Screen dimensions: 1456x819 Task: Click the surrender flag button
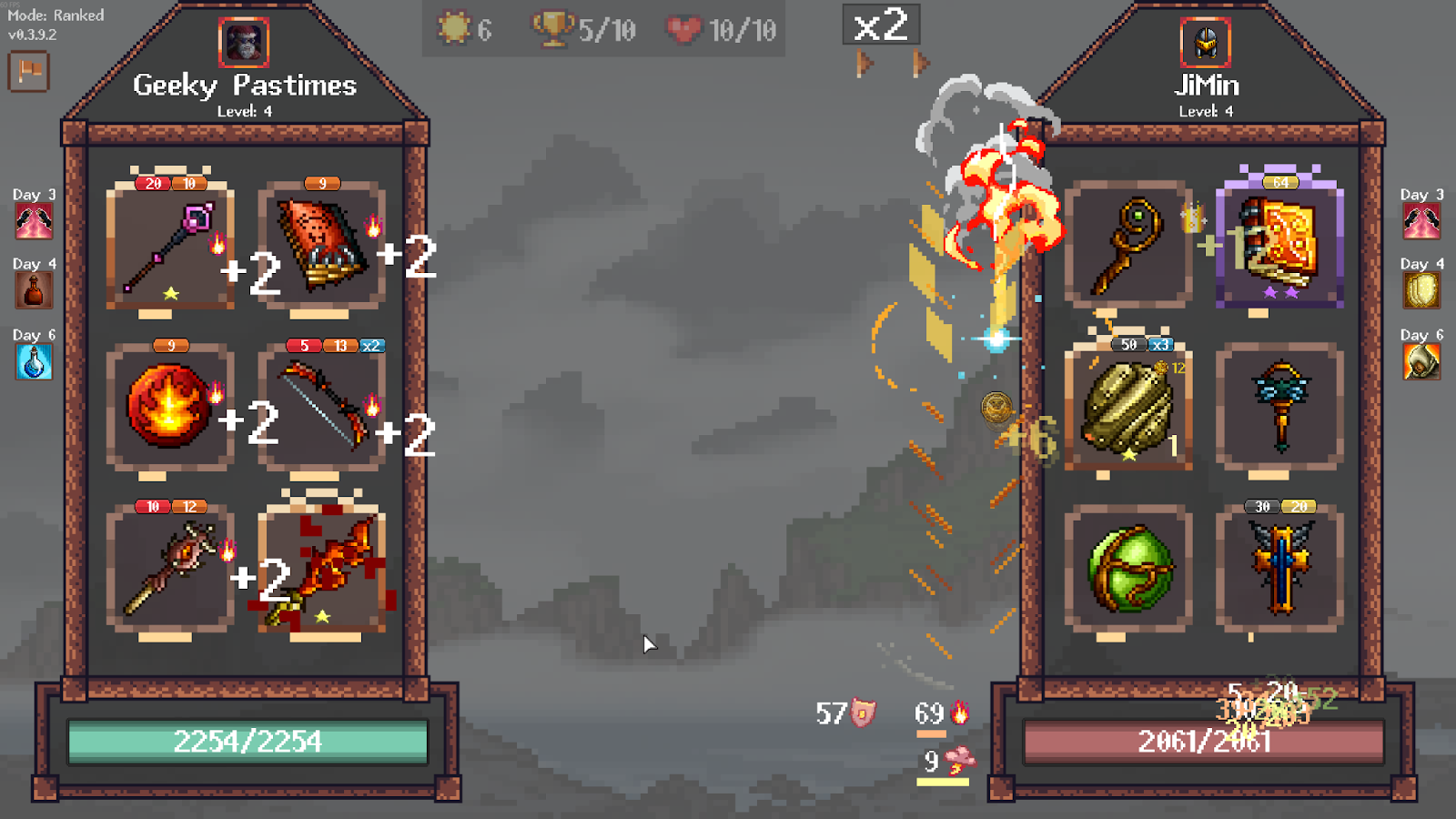pyautogui.click(x=28, y=71)
